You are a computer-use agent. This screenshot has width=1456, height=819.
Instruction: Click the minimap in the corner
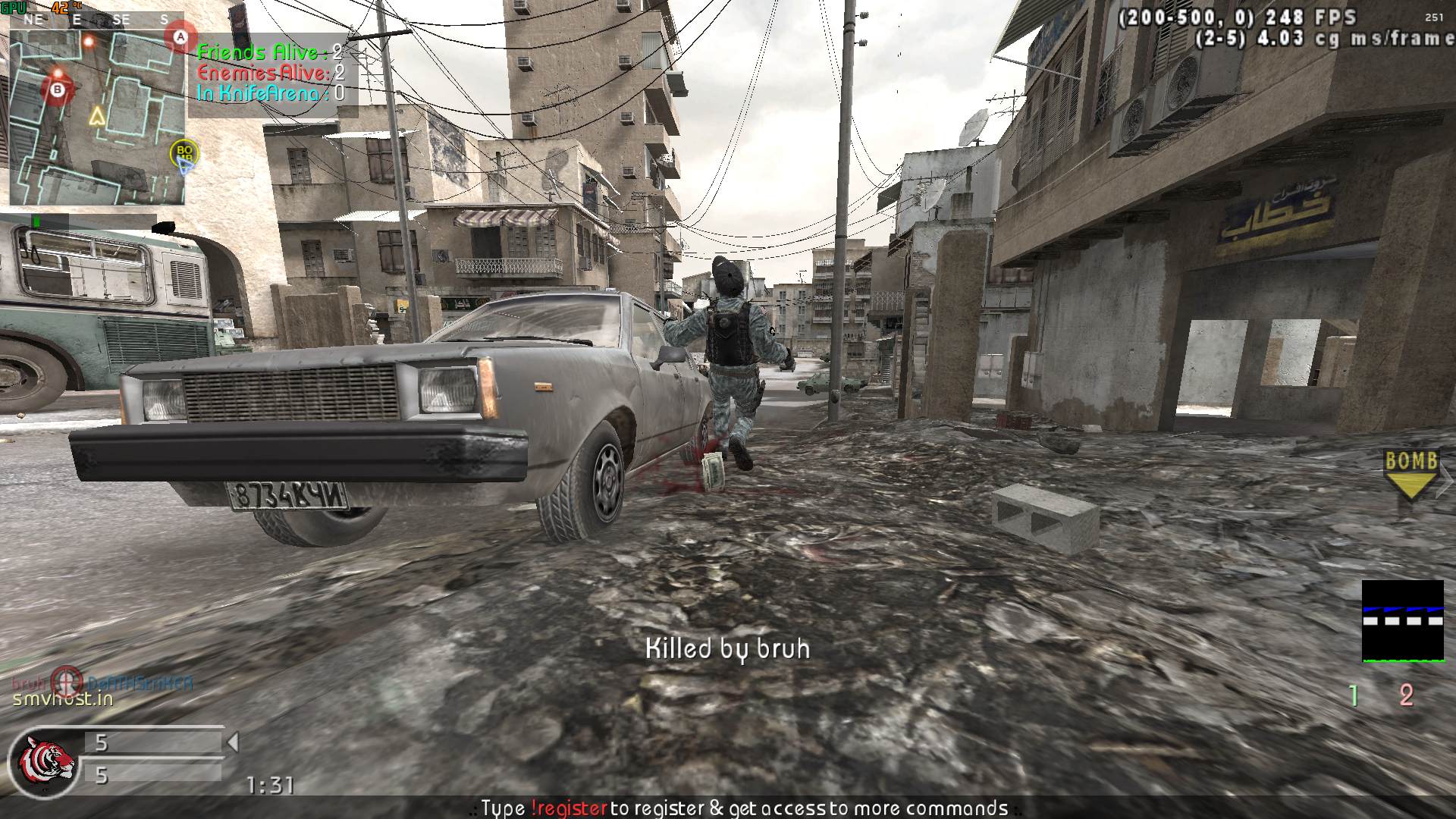click(x=96, y=110)
